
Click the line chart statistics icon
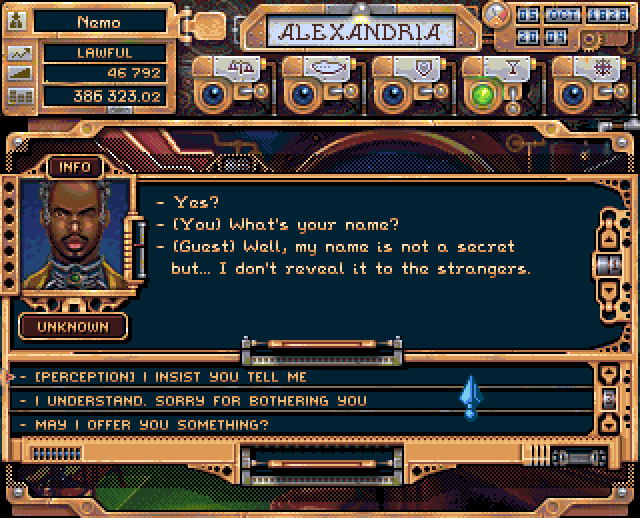coord(20,52)
